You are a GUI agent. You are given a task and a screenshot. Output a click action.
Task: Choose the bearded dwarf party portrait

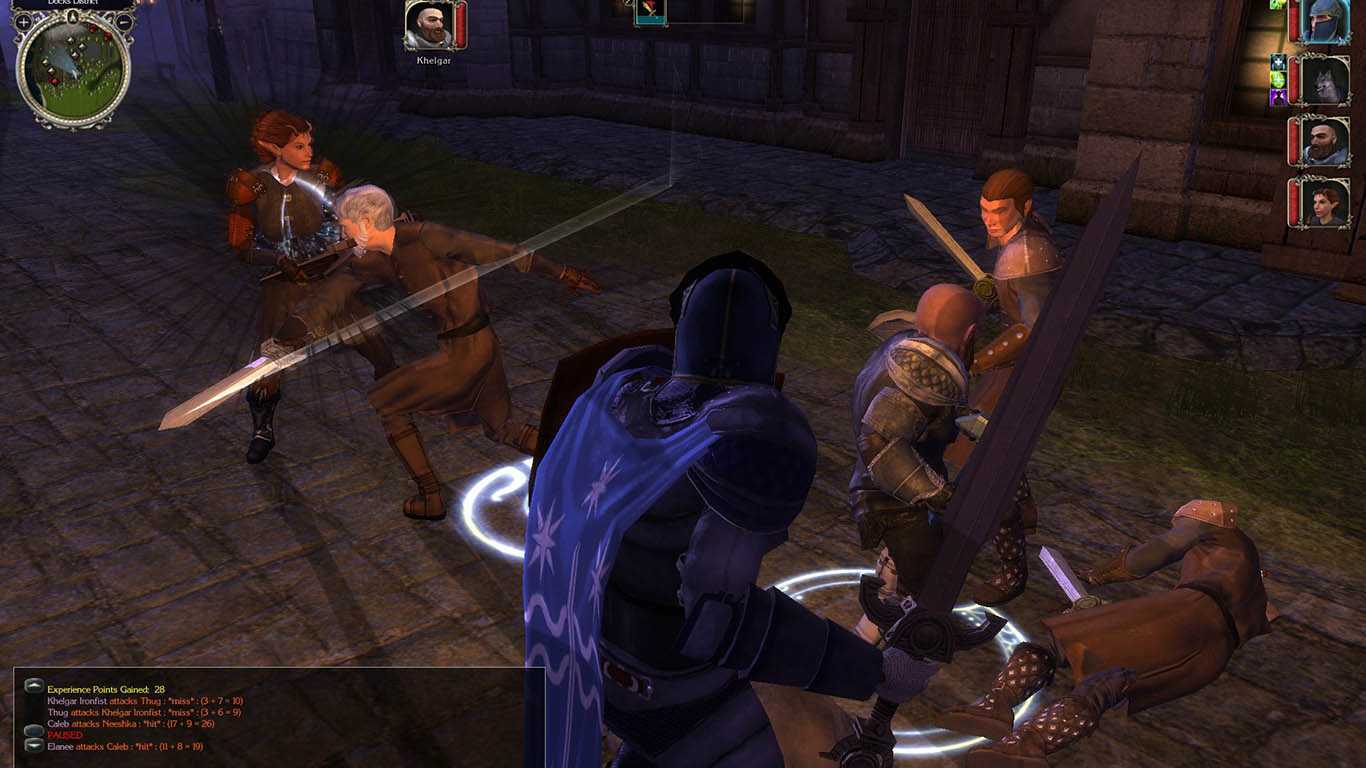(x=1326, y=142)
